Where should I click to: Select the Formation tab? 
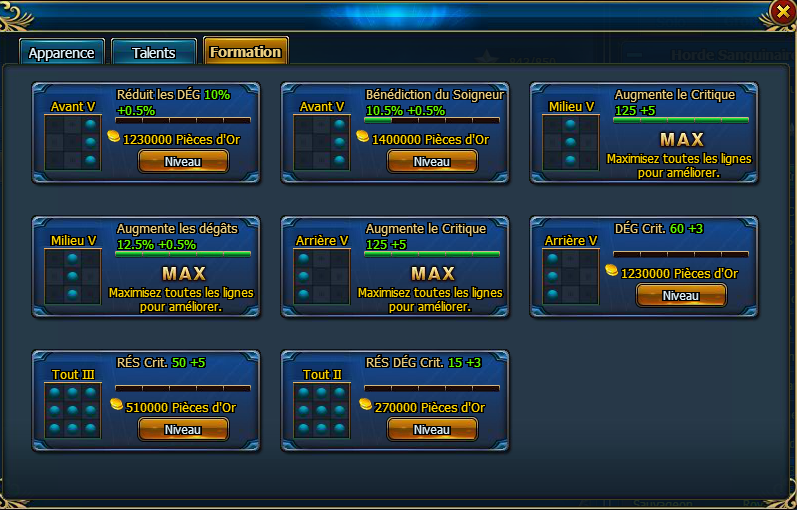(x=245, y=52)
